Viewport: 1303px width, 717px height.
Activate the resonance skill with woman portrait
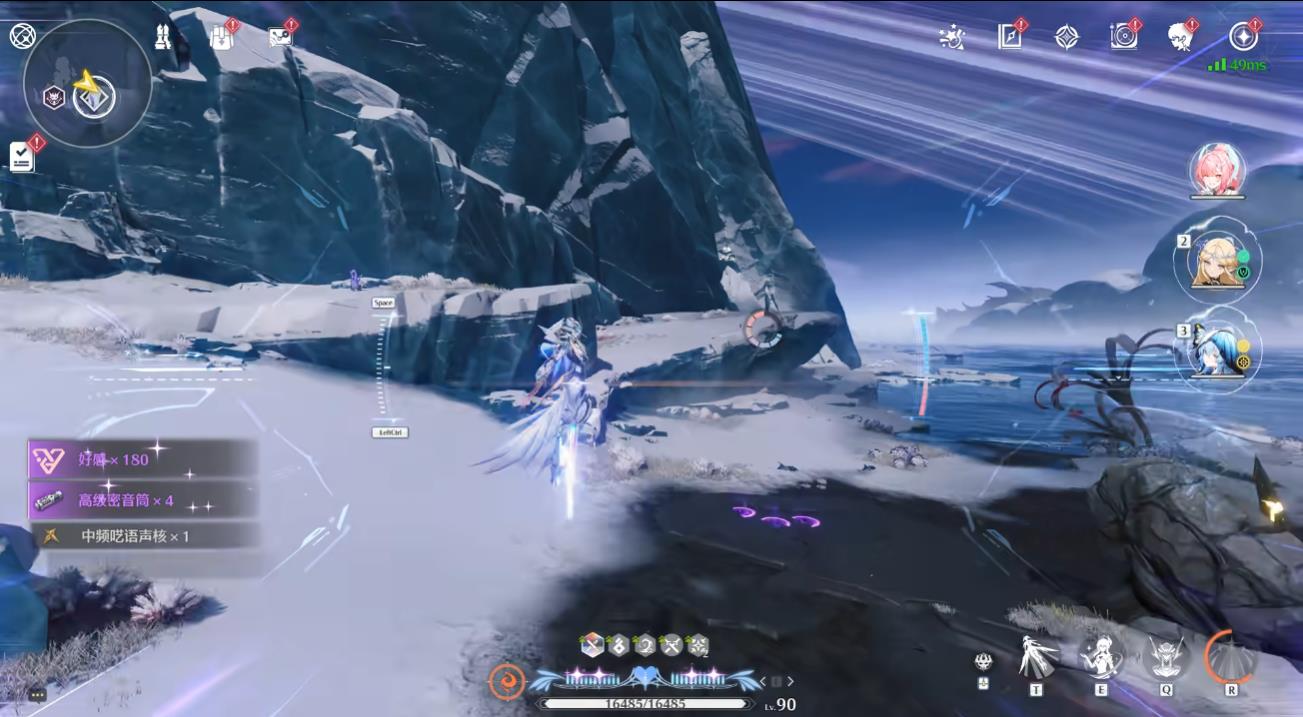1101,657
